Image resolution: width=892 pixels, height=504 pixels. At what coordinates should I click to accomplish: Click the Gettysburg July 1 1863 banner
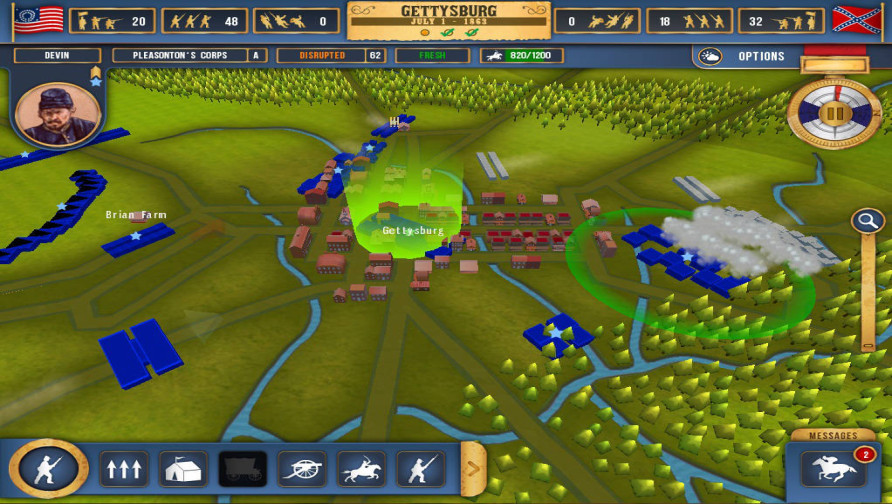pyautogui.click(x=447, y=19)
